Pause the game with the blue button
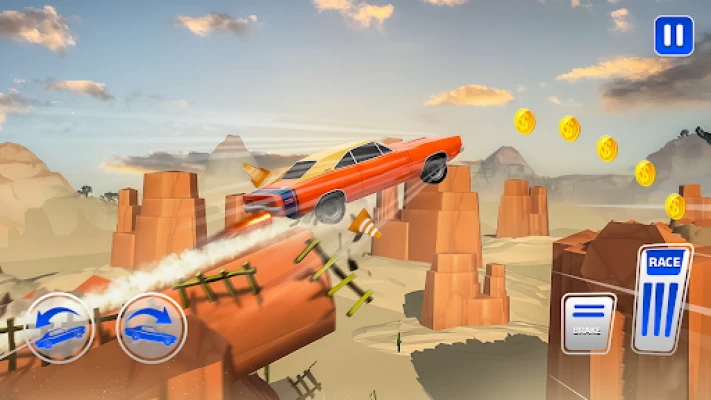This screenshot has width=711, height=400. [x=673, y=36]
